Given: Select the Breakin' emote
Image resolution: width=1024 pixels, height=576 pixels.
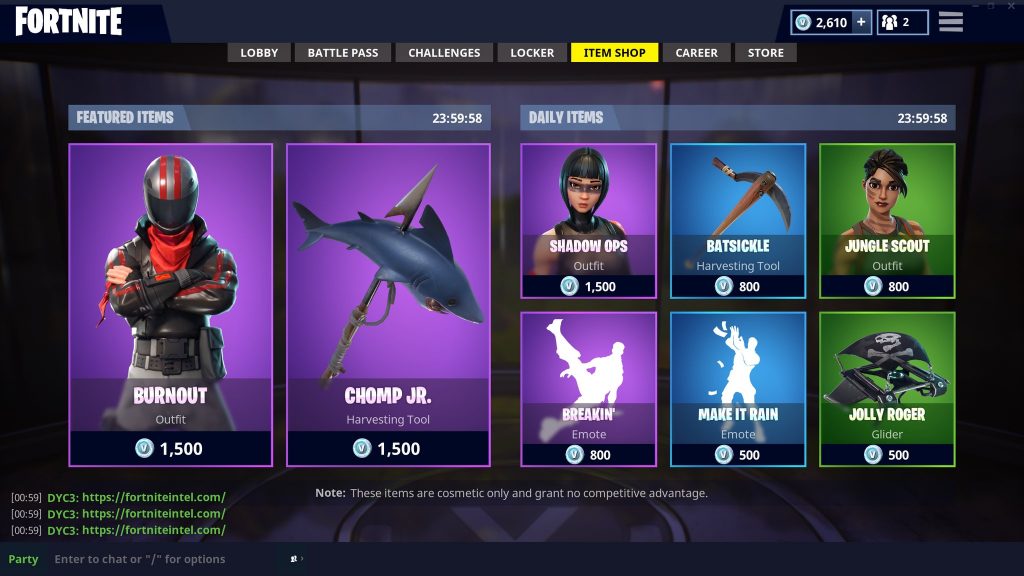Looking at the screenshot, I should [x=588, y=389].
